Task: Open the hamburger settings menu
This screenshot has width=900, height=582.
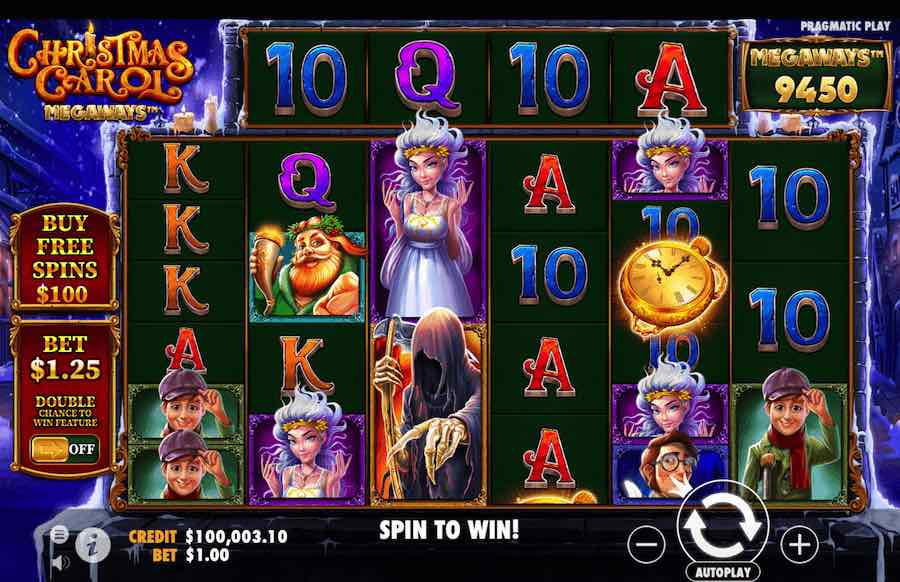Action: click(60, 535)
